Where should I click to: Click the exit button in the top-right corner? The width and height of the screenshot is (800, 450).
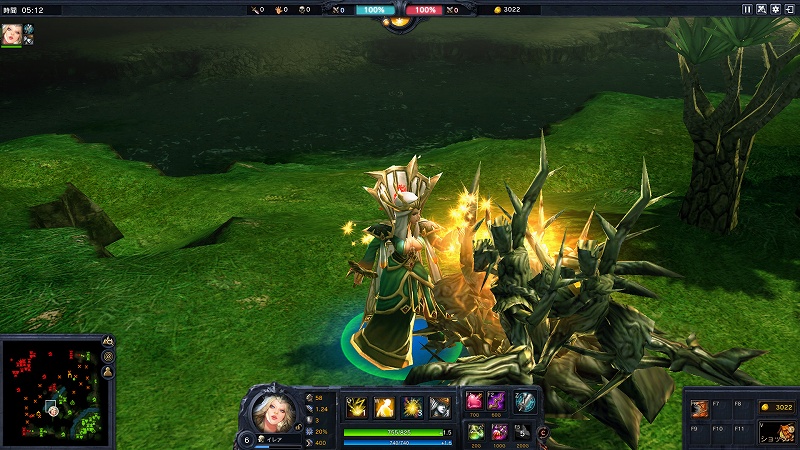pyautogui.click(x=790, y=9)
